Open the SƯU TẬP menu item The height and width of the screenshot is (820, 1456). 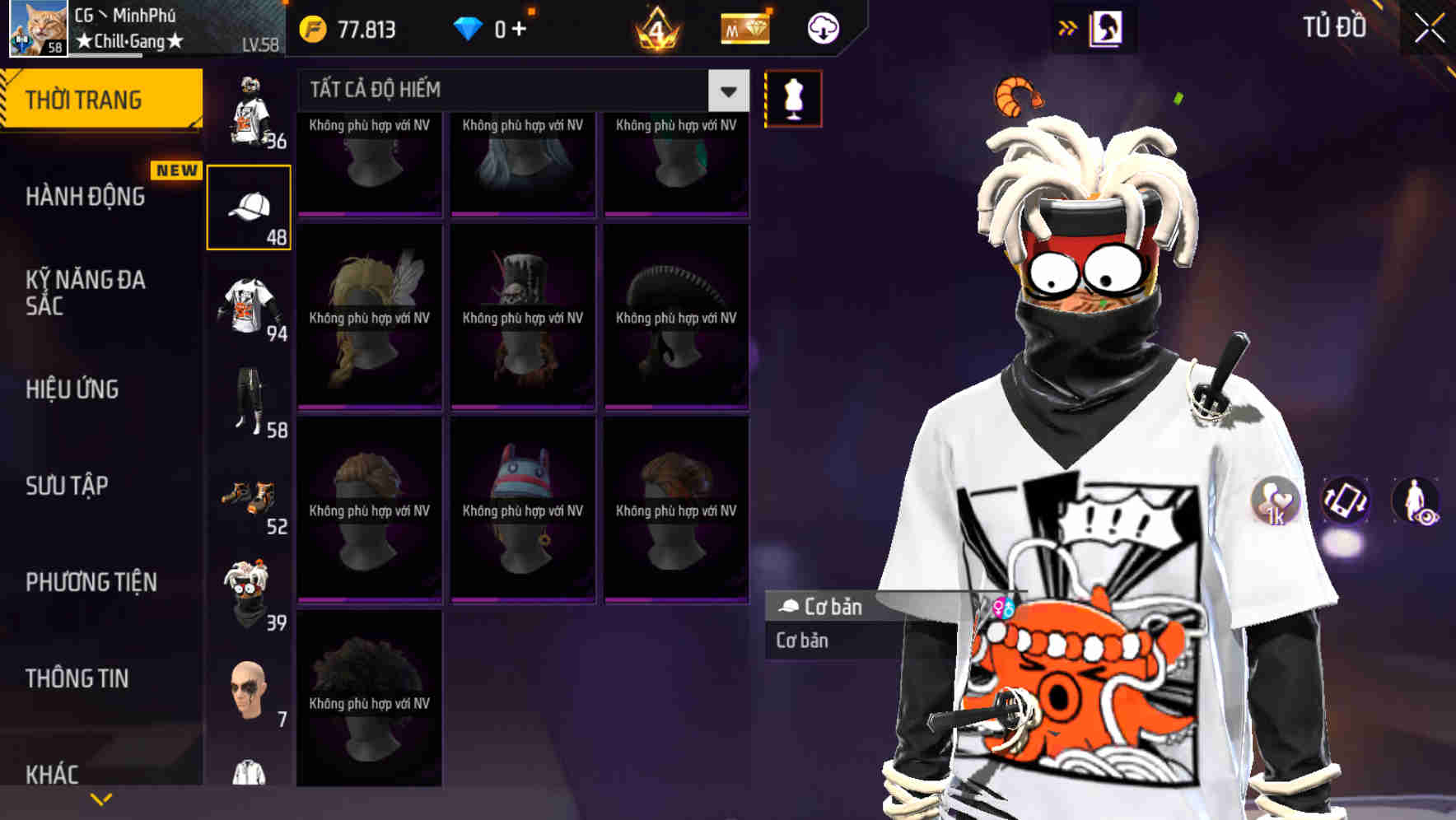coord(66,486)
